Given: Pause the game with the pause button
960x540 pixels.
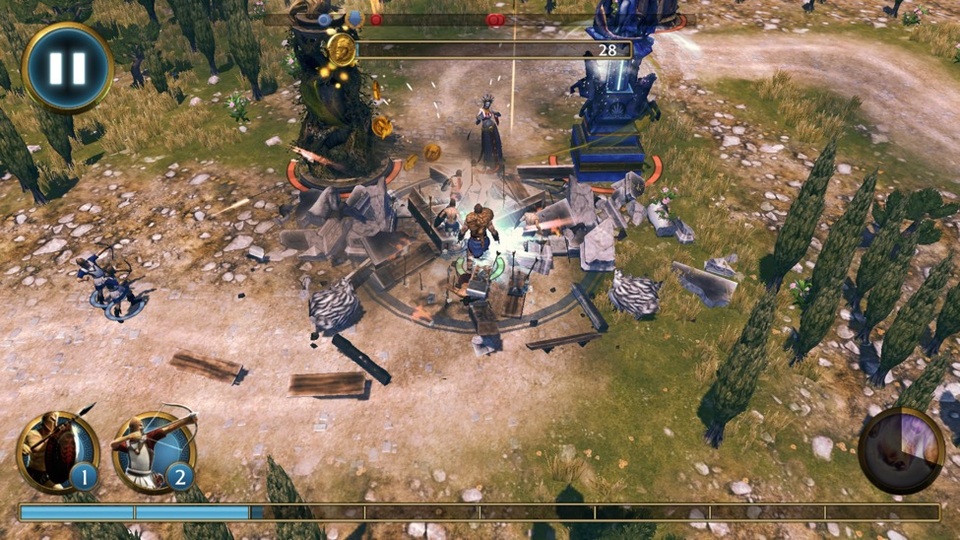Looking at the screenshot, I should [x=67, y=67].
